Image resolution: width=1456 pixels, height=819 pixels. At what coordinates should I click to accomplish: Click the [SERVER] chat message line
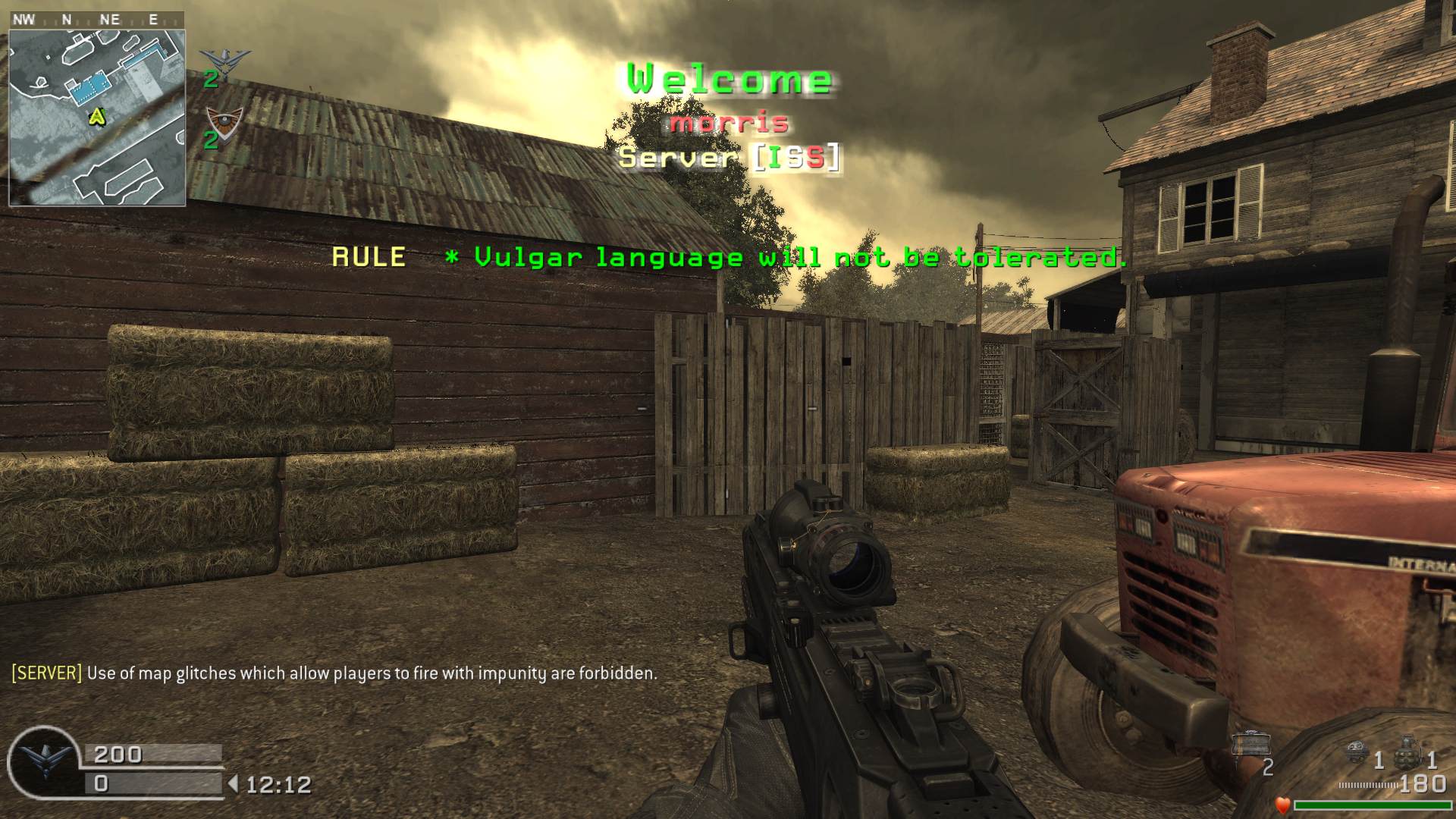click(334, 673)
